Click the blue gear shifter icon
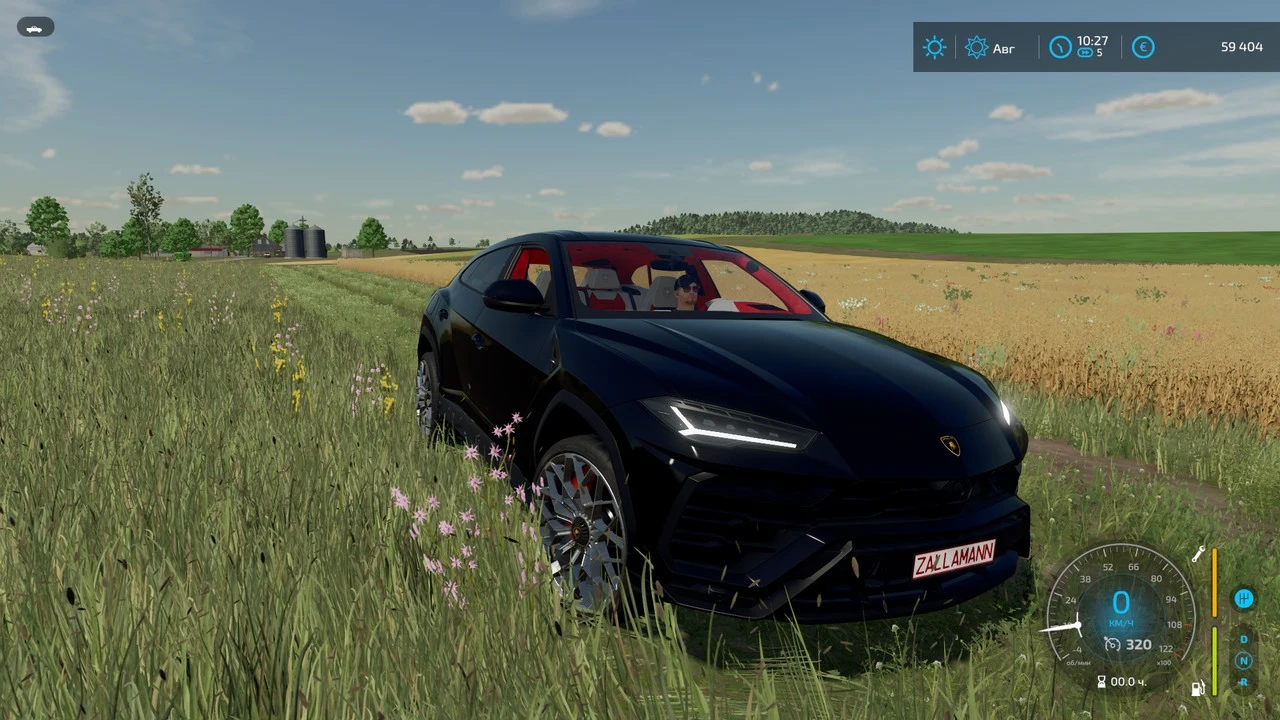 tap(1244, 599)
